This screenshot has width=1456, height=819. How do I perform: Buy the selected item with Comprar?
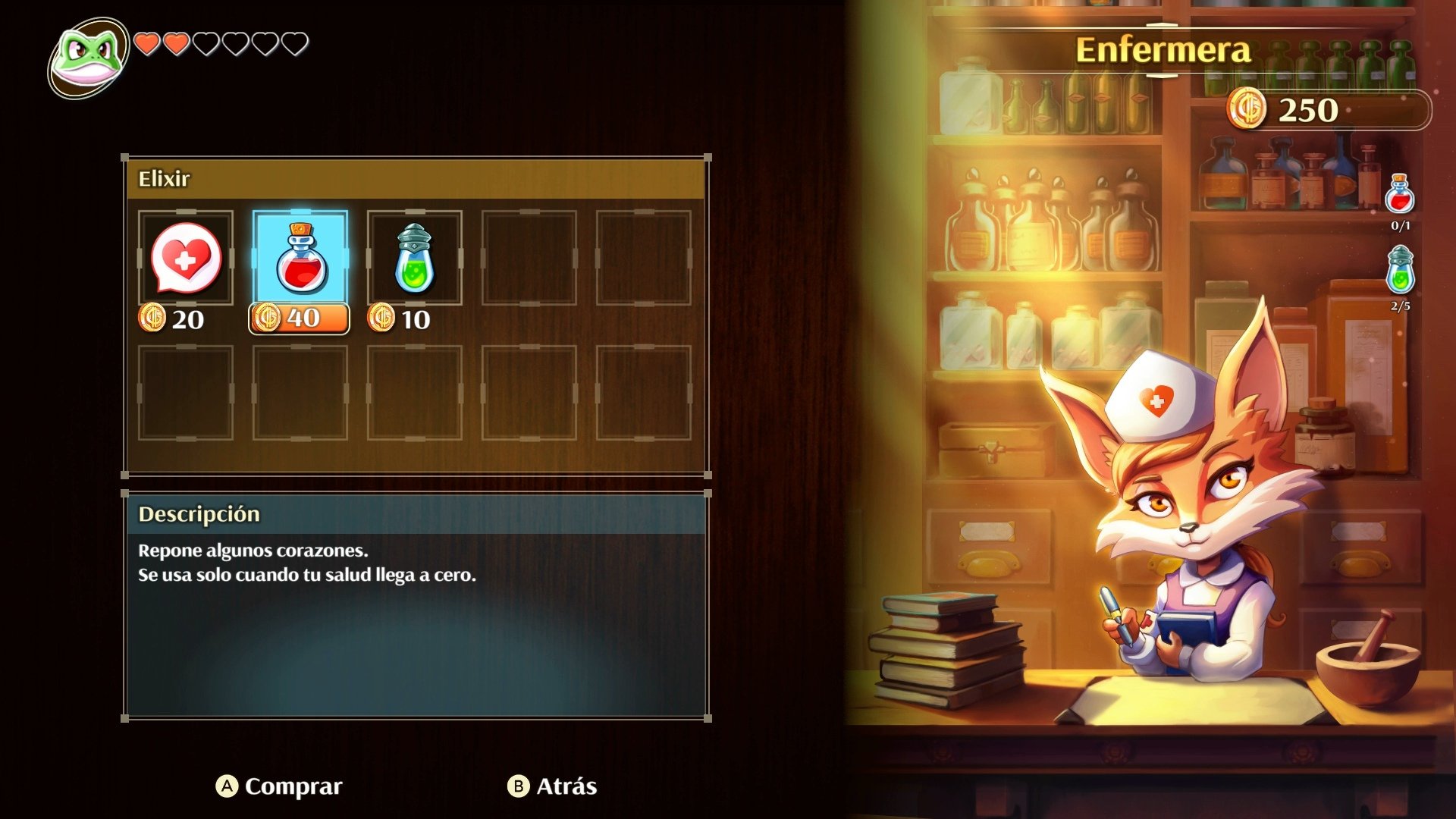(279, 786)
